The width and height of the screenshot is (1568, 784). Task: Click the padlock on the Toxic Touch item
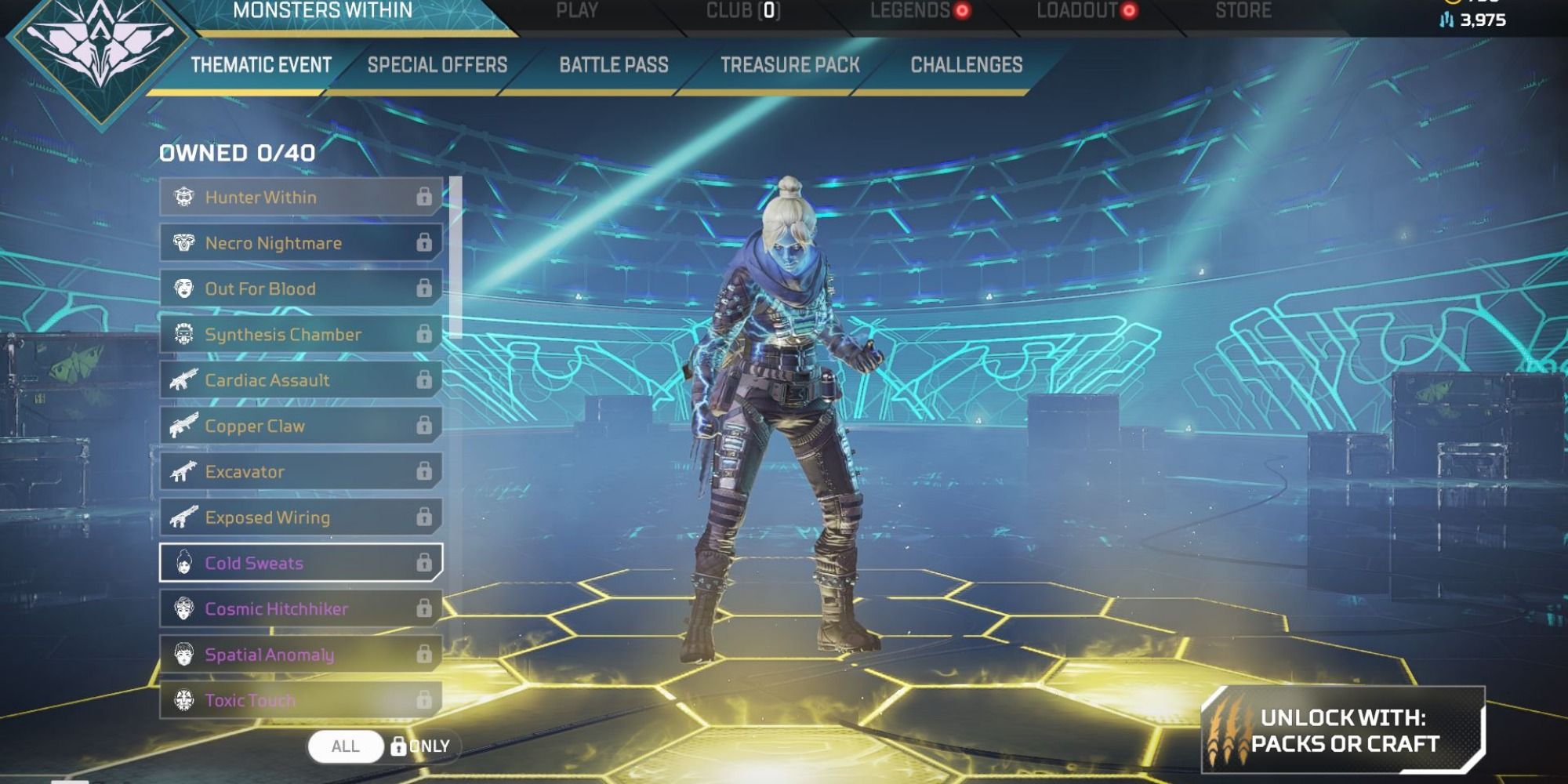424,700
